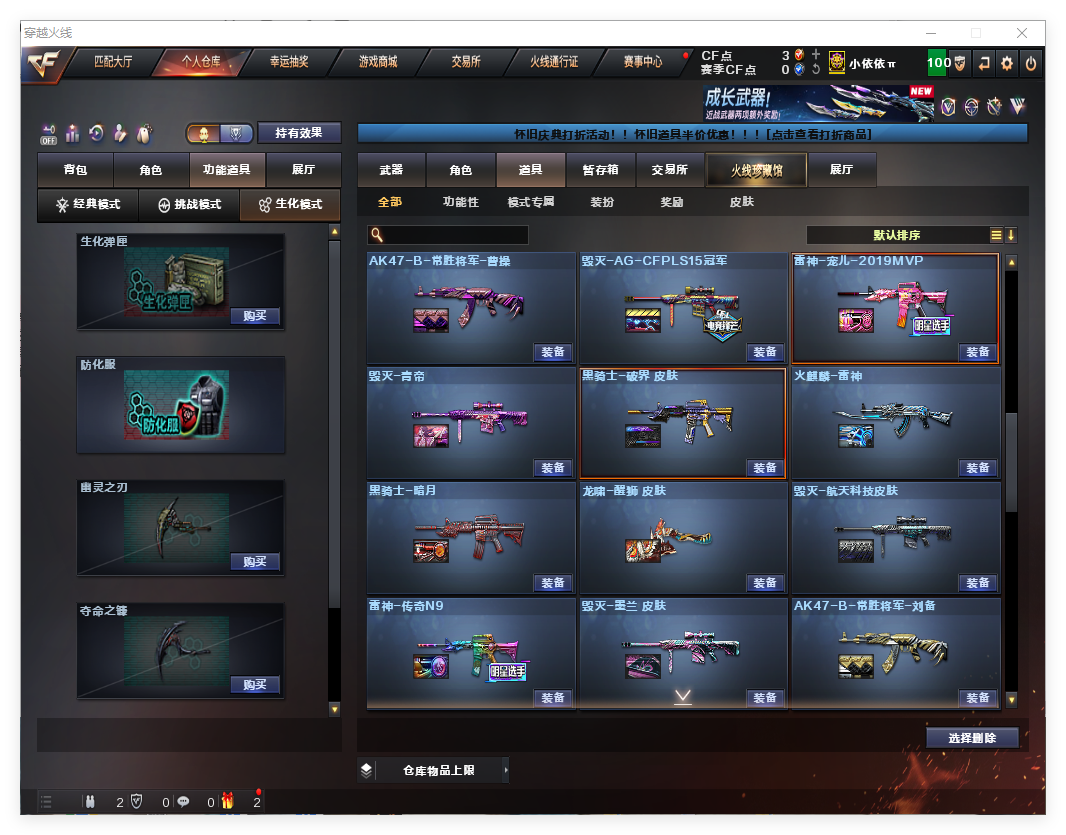Screen dimensions: 1066x835
Task: Show the 皮肤 skins filter
Action: [x=741, y=202]
